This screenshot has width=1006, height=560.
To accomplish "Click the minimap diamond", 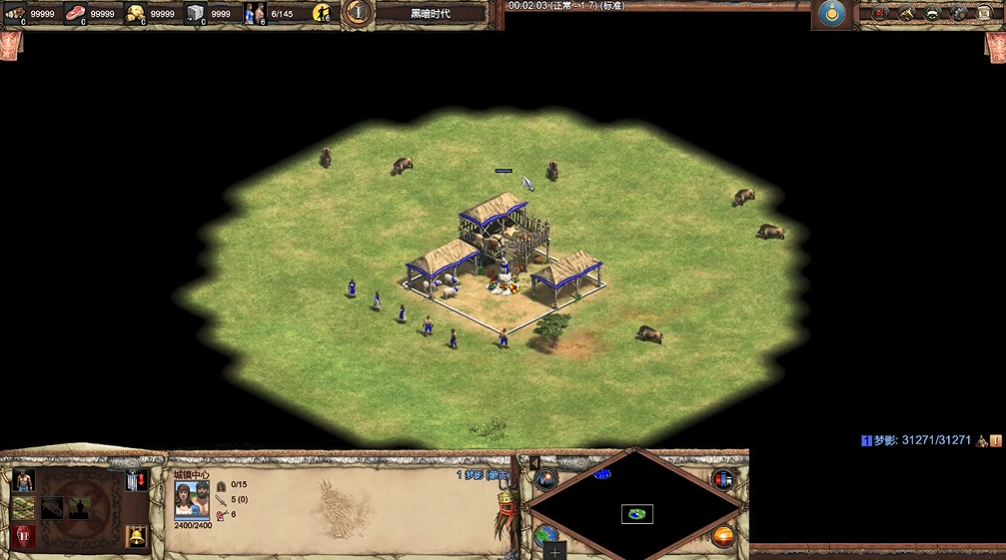I will coord(636,500).
